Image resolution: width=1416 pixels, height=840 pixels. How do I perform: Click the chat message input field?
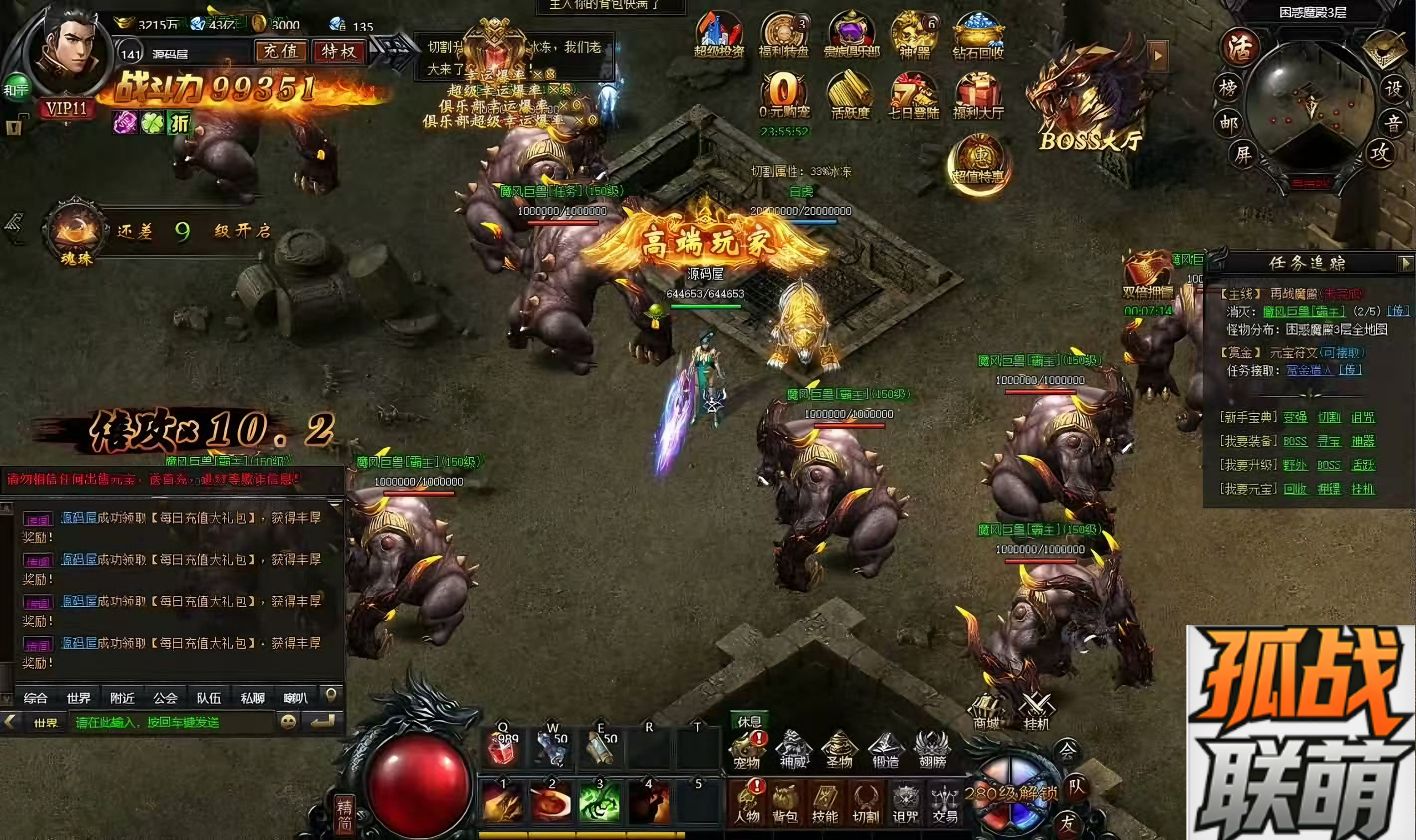click(173, 723)
